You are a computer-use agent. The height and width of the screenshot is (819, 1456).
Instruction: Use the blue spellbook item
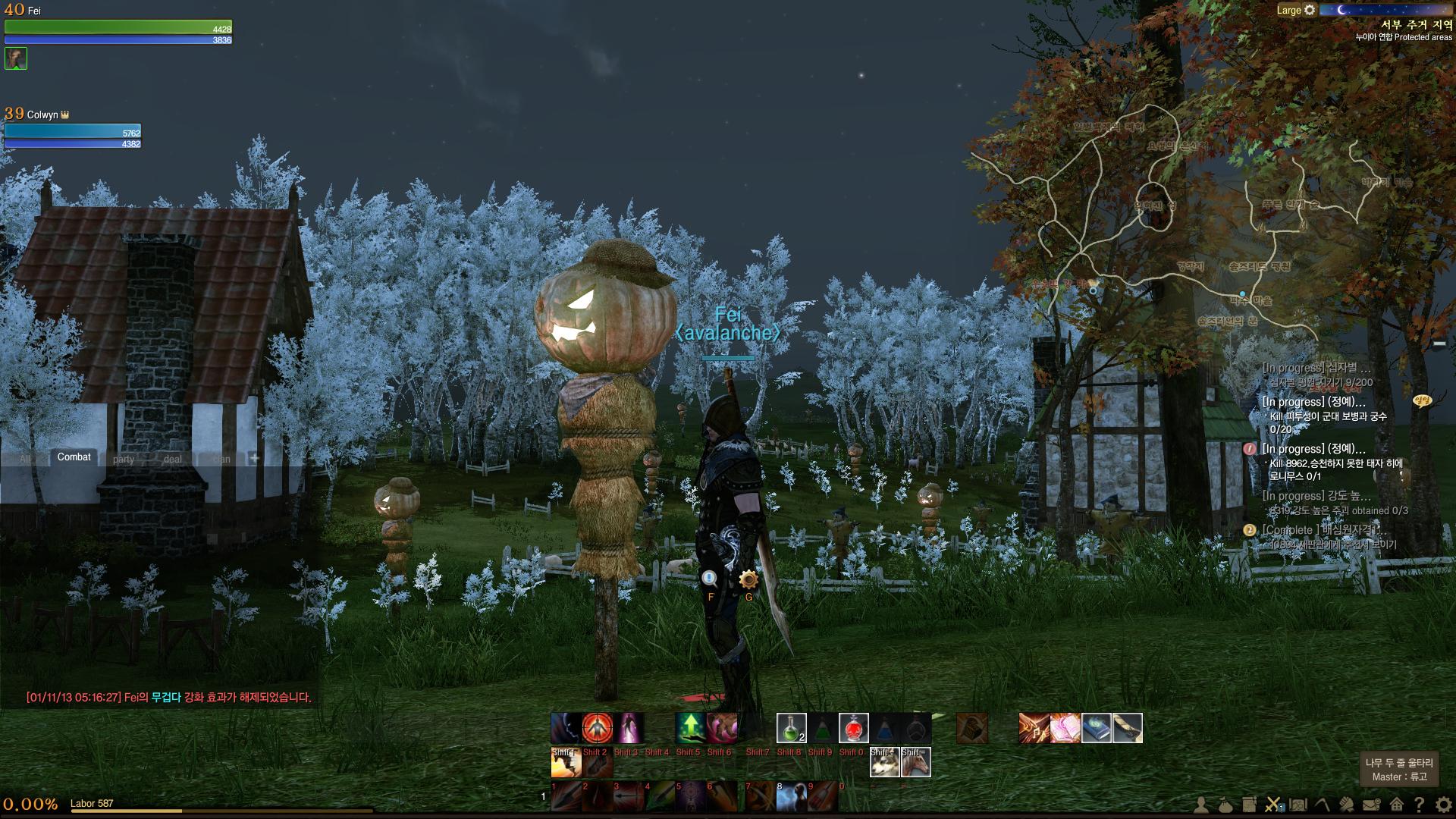[x=1097, y=728]
